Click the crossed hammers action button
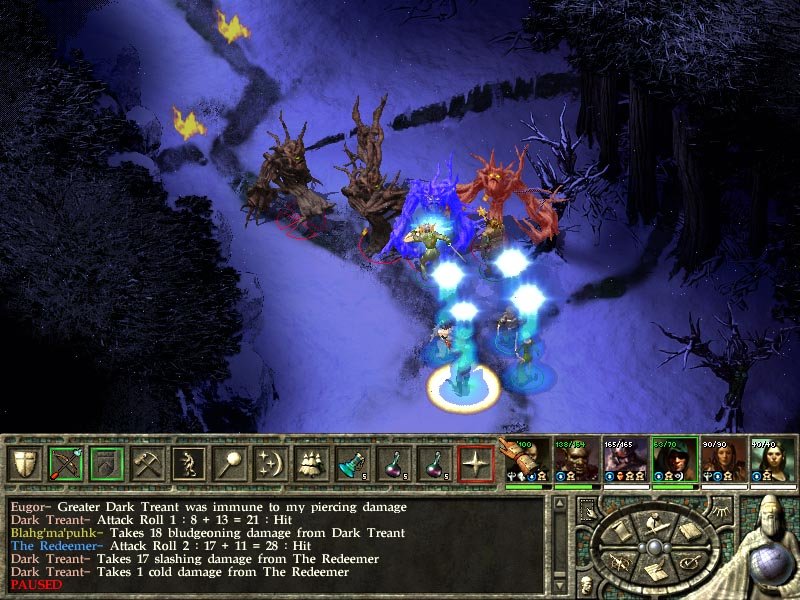Image resolution: width=800 pixels, height=600 pixels. click(x=147, y=464)
